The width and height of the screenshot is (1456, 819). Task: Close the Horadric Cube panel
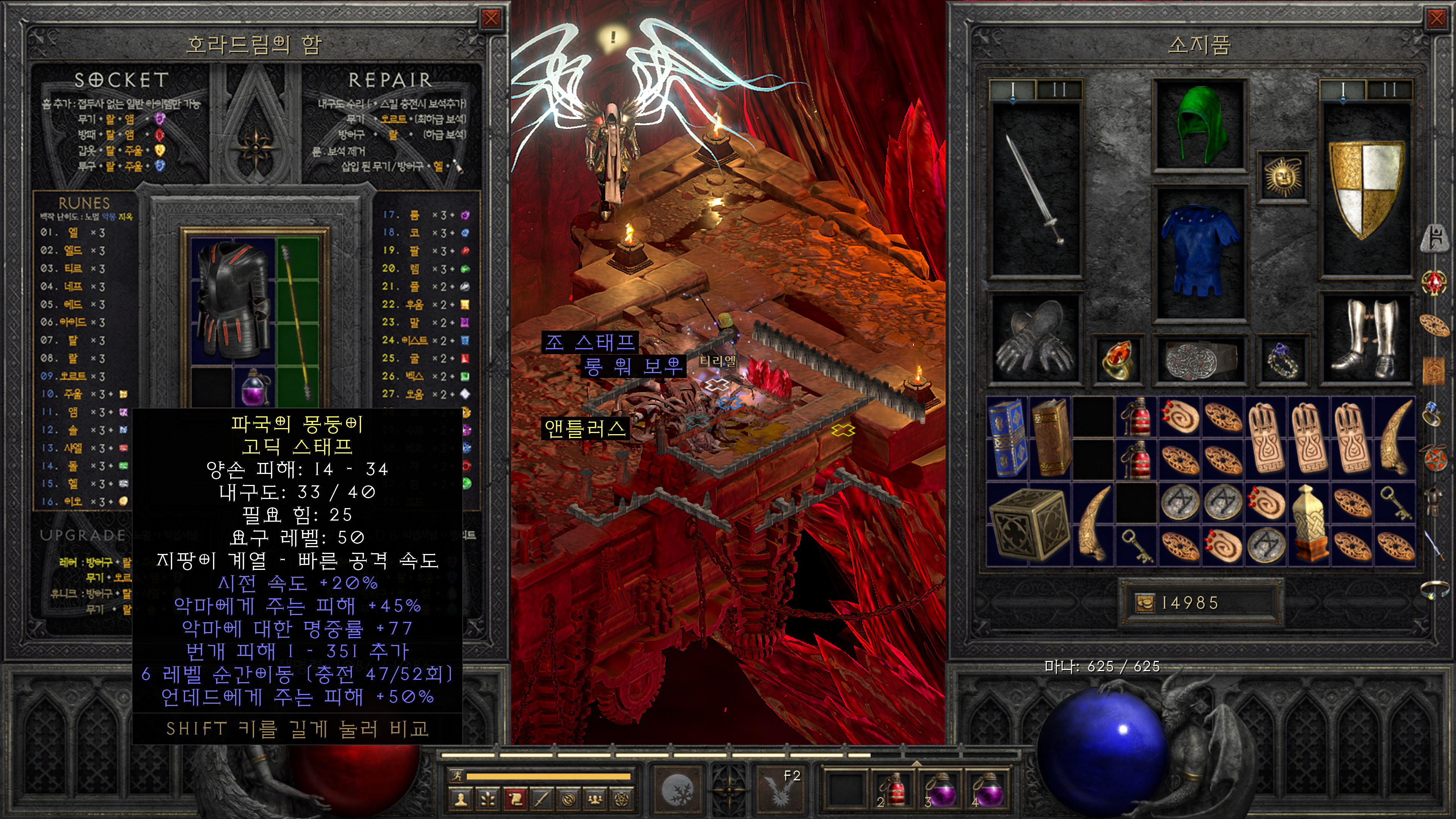pos(491,19)
